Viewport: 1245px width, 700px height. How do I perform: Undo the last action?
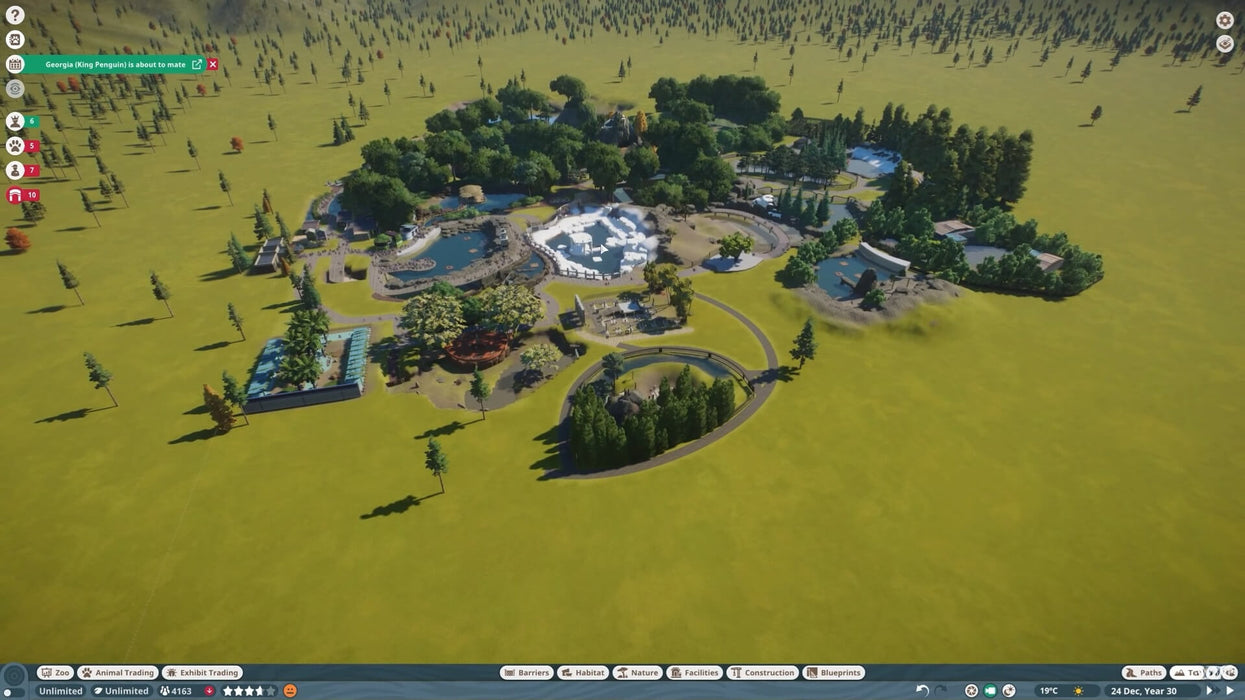point(922,691)
